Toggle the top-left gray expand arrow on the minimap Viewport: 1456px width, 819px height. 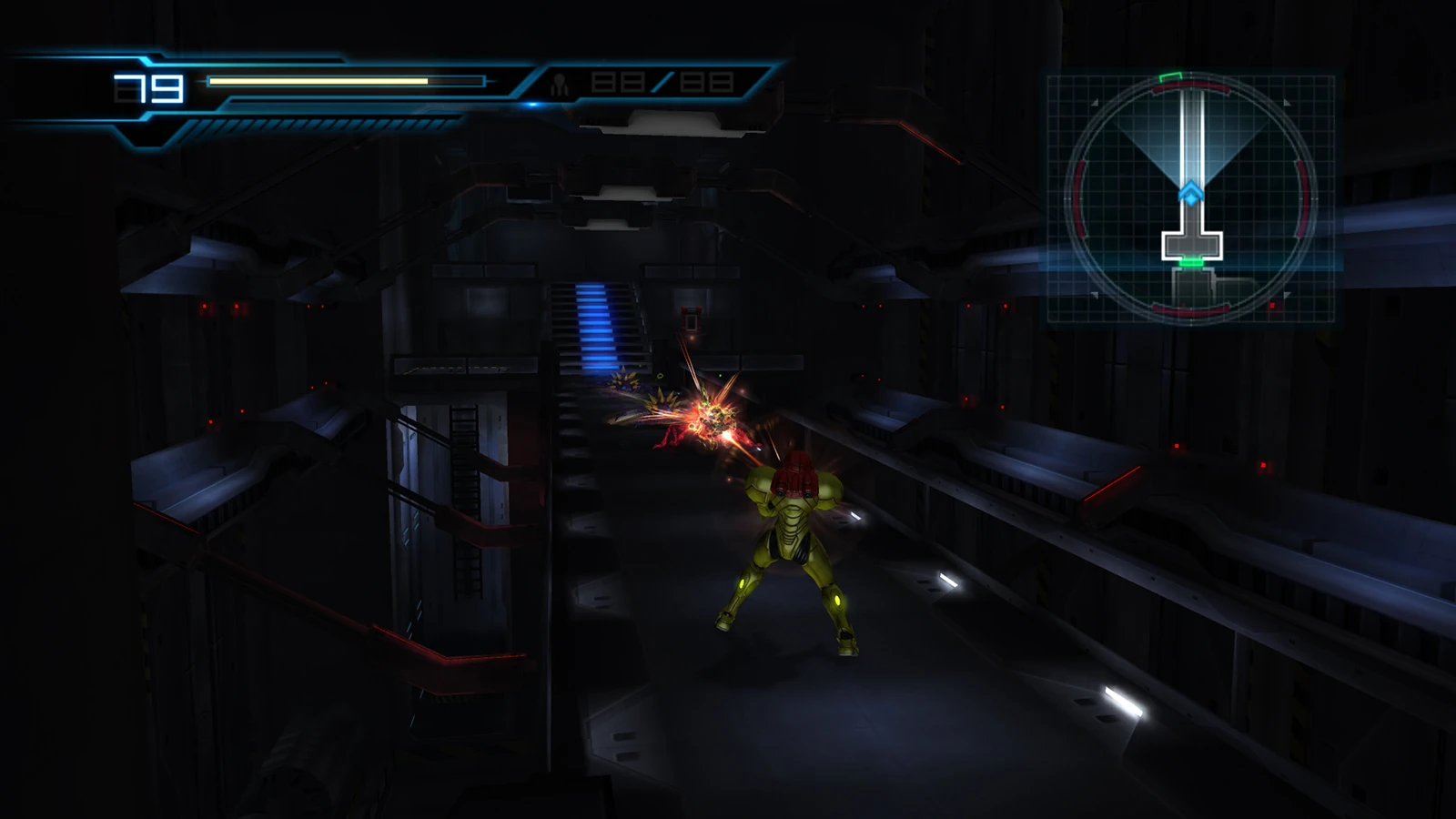pos(1095,102)
